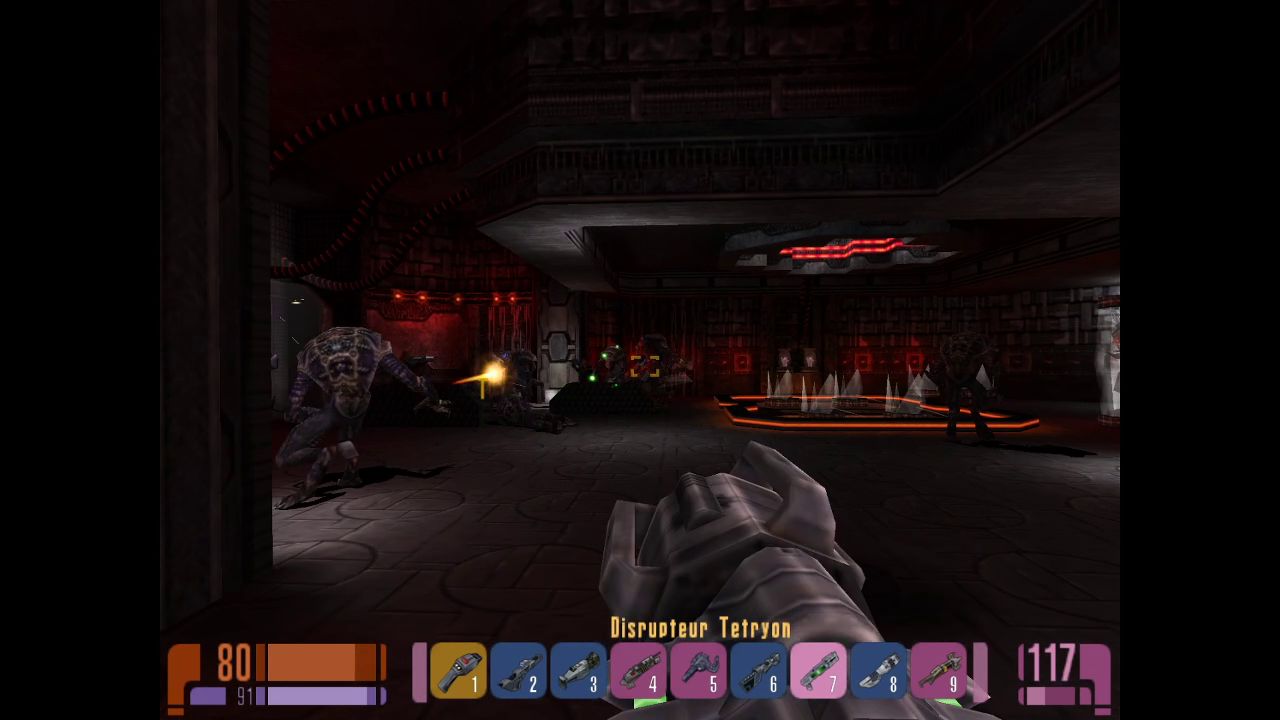1280x720 pixels.
Task: Equip the weapon in slot 4
Action: (638, 670)
